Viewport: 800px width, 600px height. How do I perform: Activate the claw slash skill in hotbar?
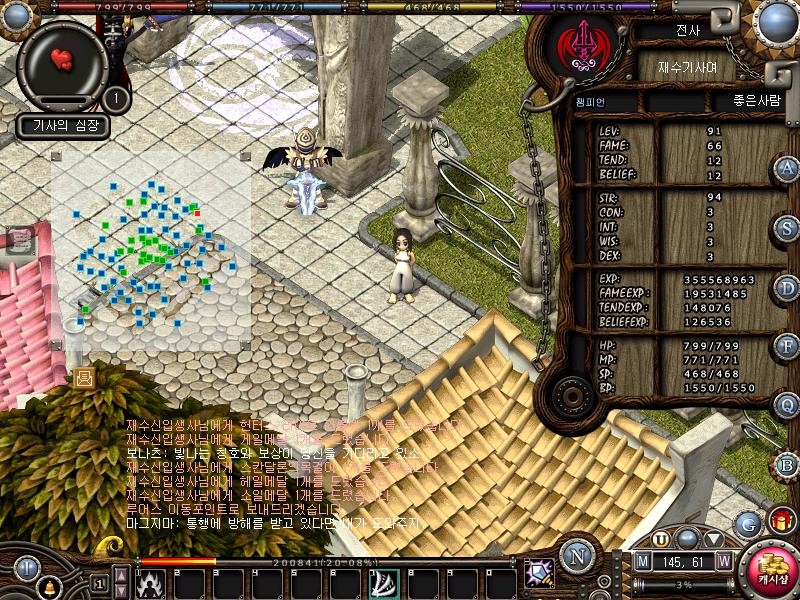(x=384, y=582)
